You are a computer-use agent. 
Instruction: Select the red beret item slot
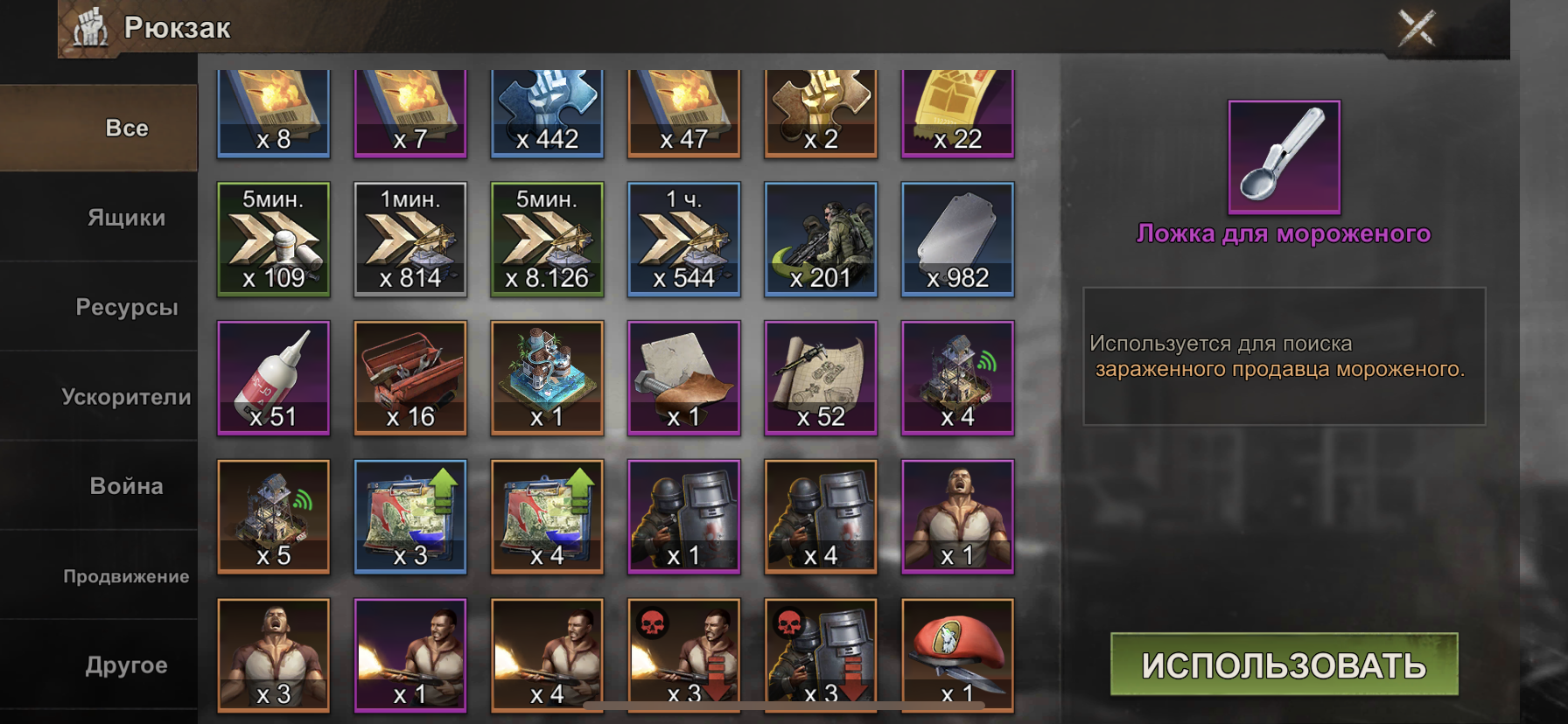coord(957,654)
